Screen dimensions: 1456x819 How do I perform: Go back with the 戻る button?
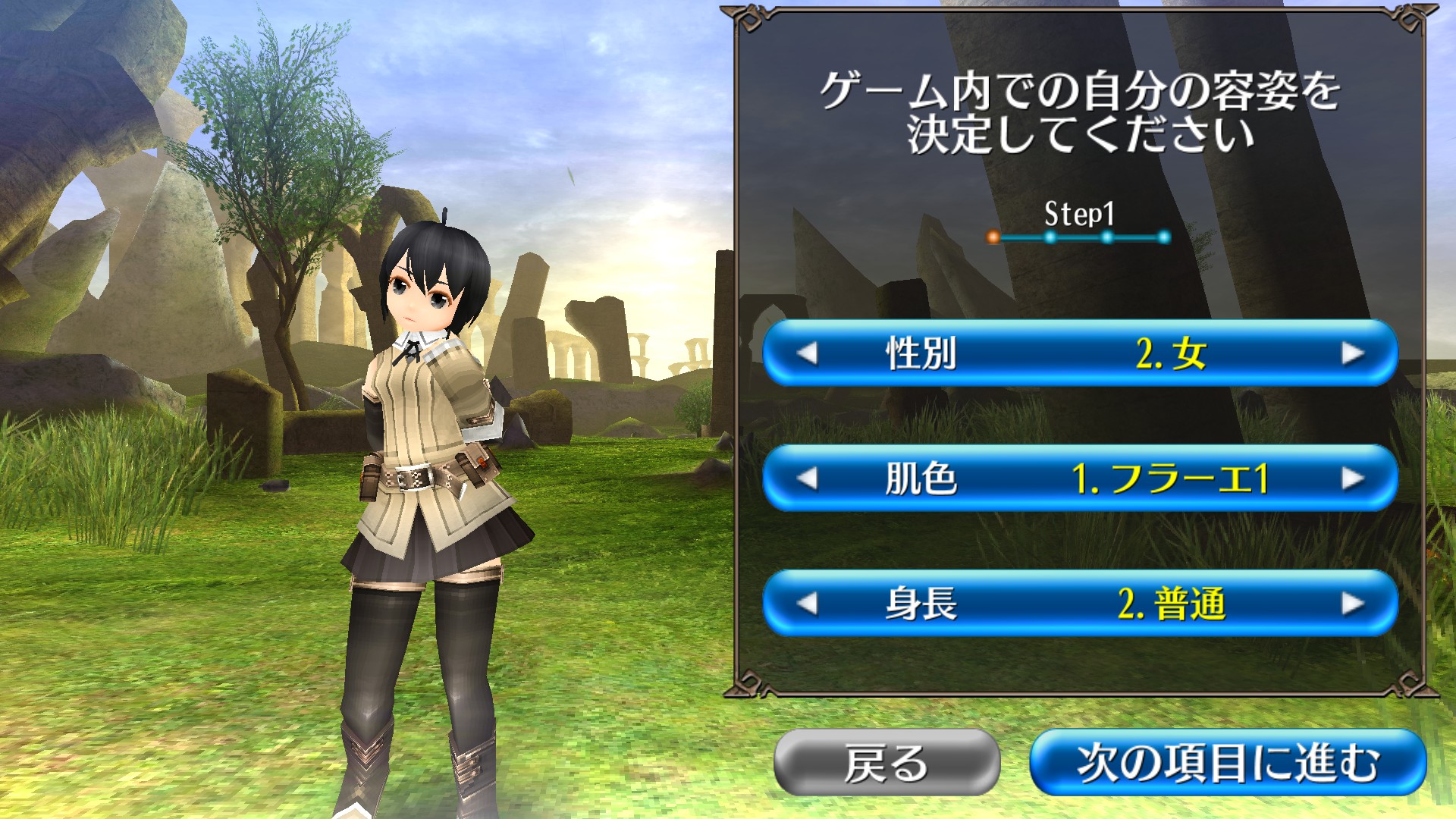(x=886, y=762)
